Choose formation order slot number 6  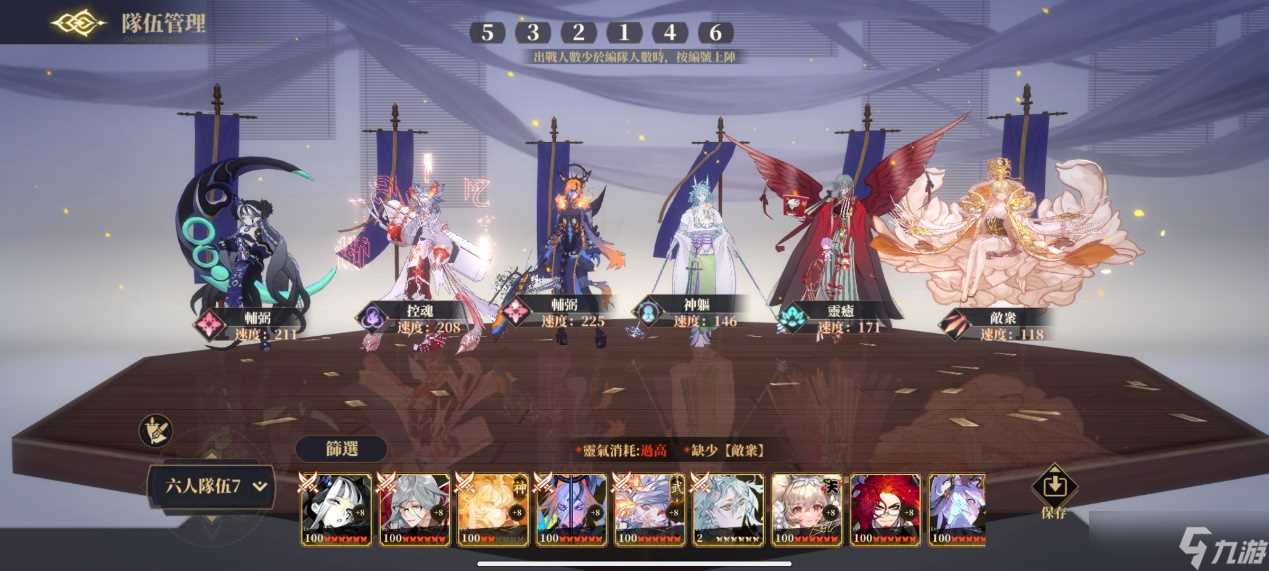716,32
